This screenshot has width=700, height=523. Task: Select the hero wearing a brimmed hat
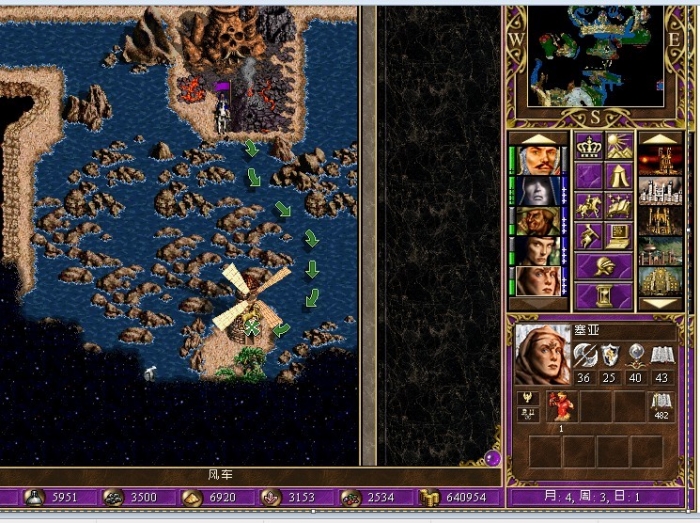(537, 220)
